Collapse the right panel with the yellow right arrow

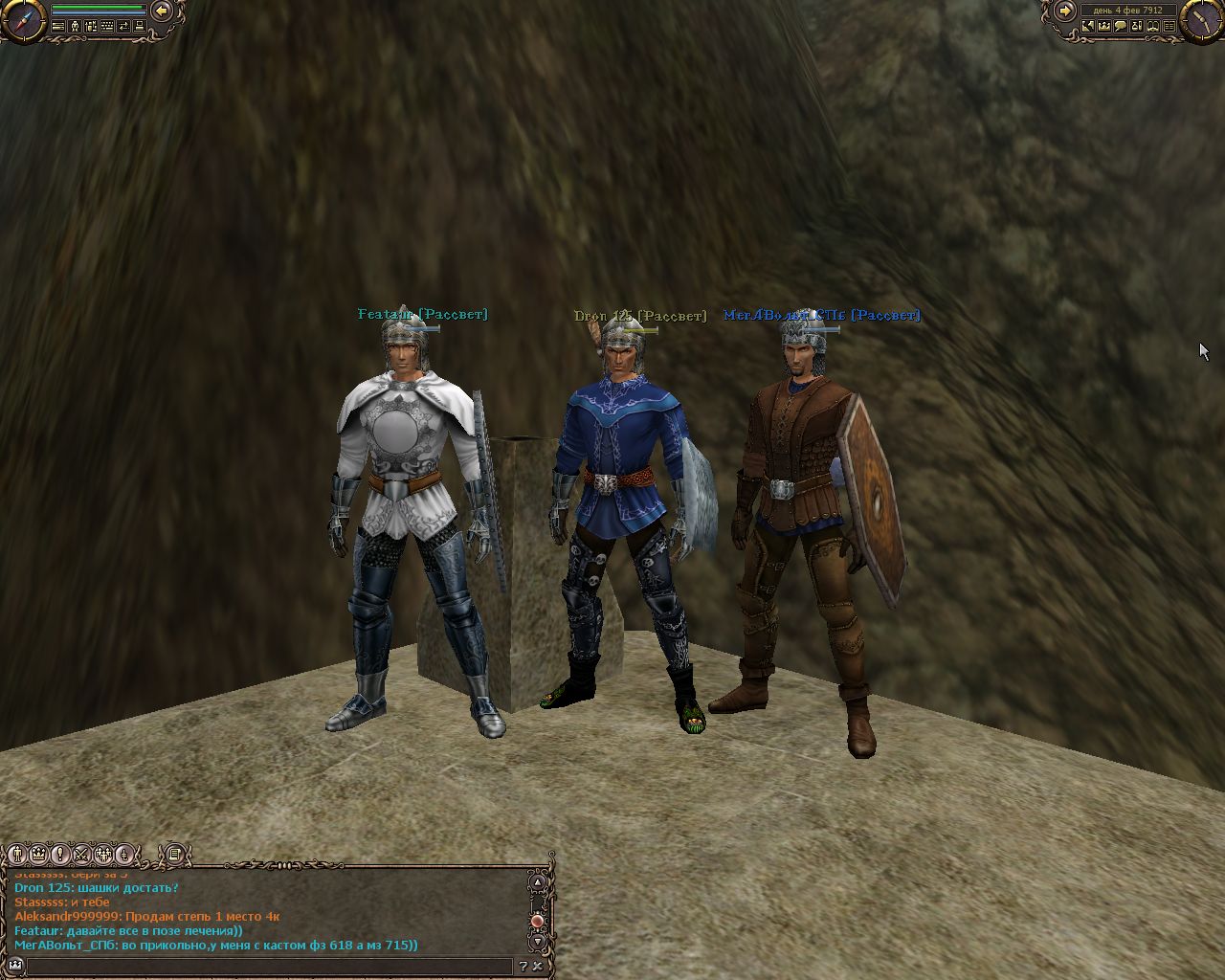coord(1064,11)
